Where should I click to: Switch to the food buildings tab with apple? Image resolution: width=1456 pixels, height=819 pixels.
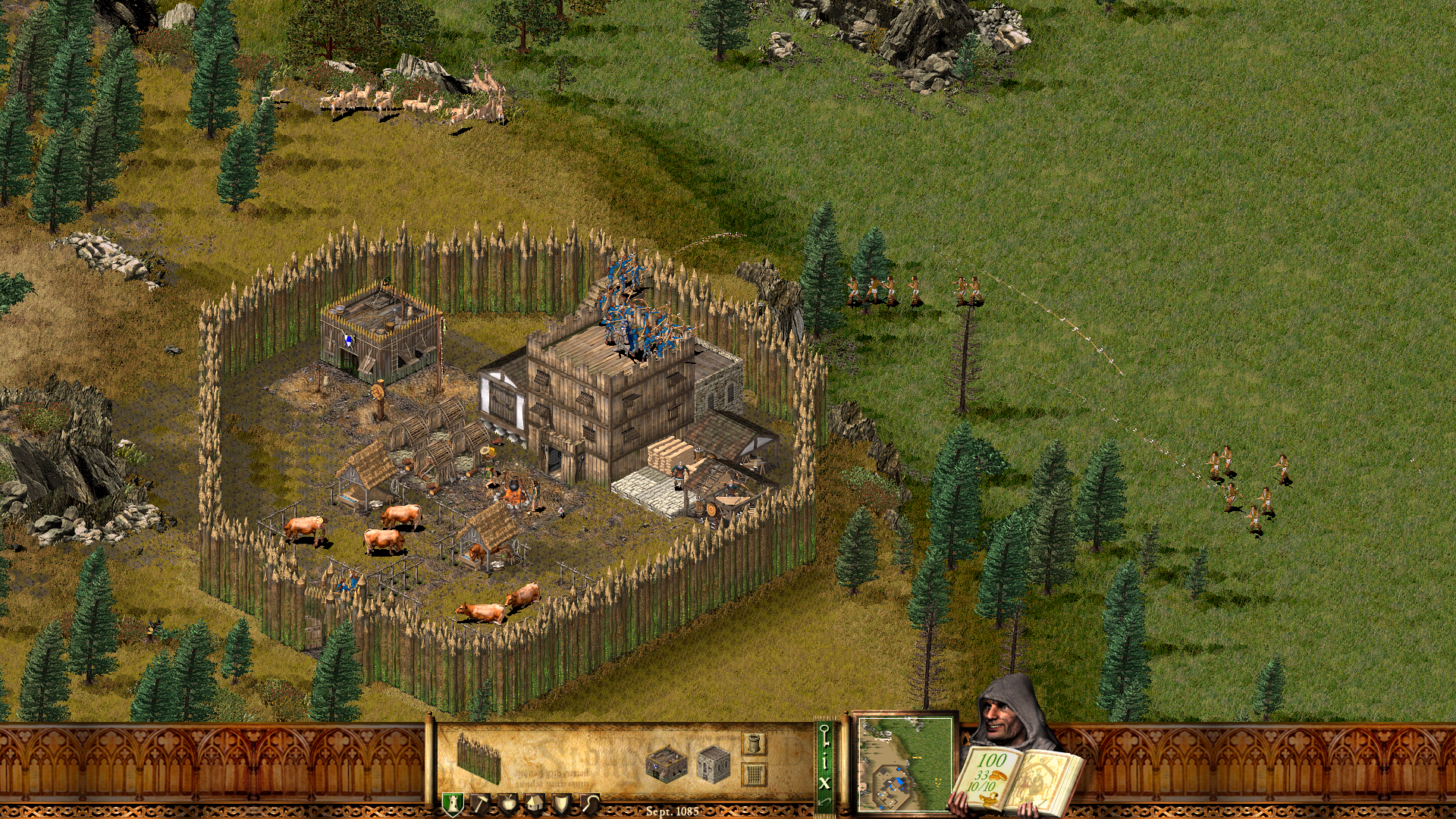(x=507, y=802)
